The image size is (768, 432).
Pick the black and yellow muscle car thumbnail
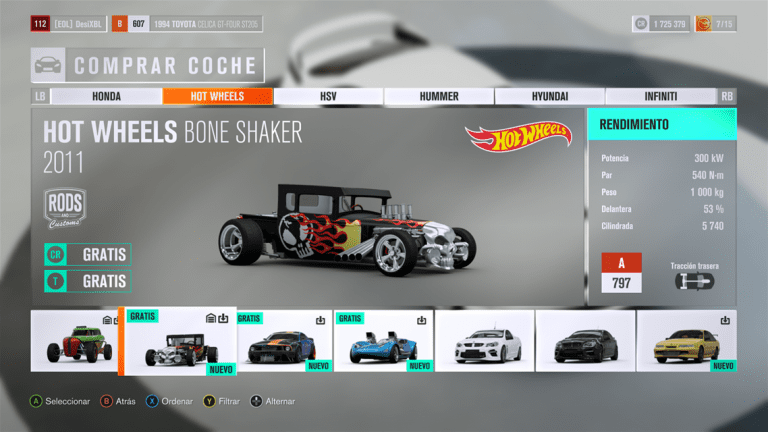[x=284, y=342]
